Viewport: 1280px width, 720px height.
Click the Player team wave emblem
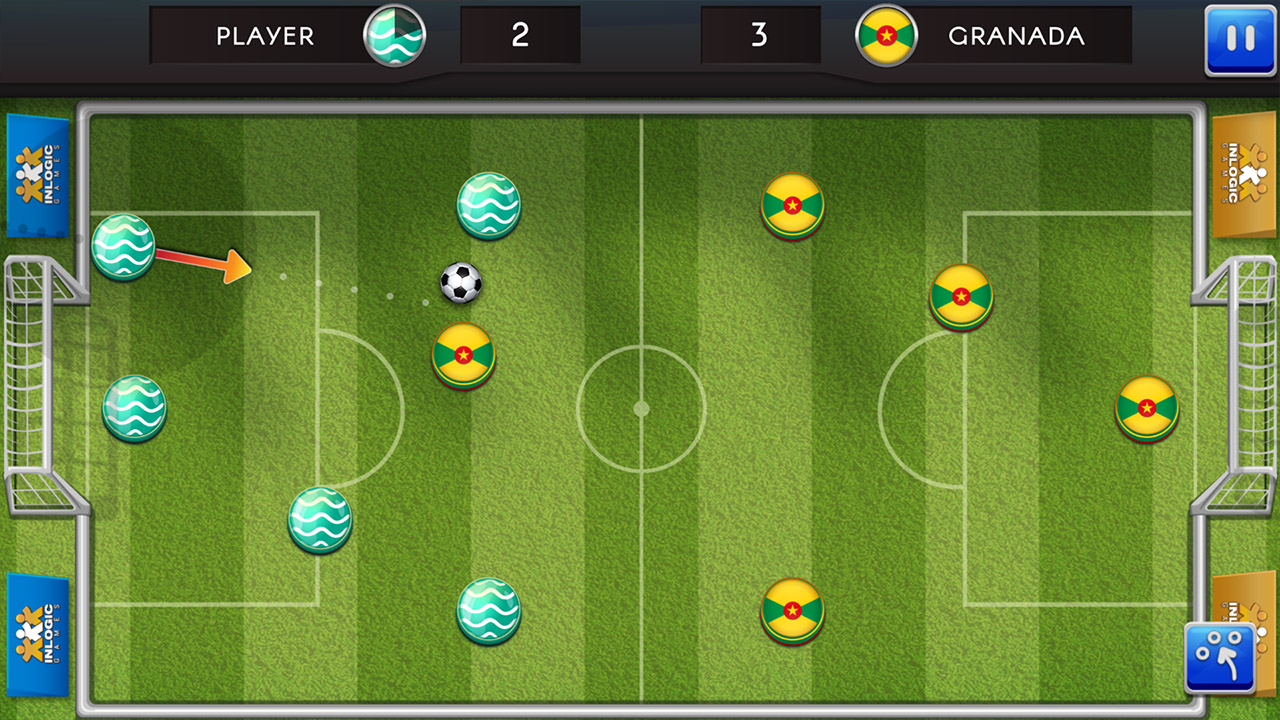(x=394, y=35)
